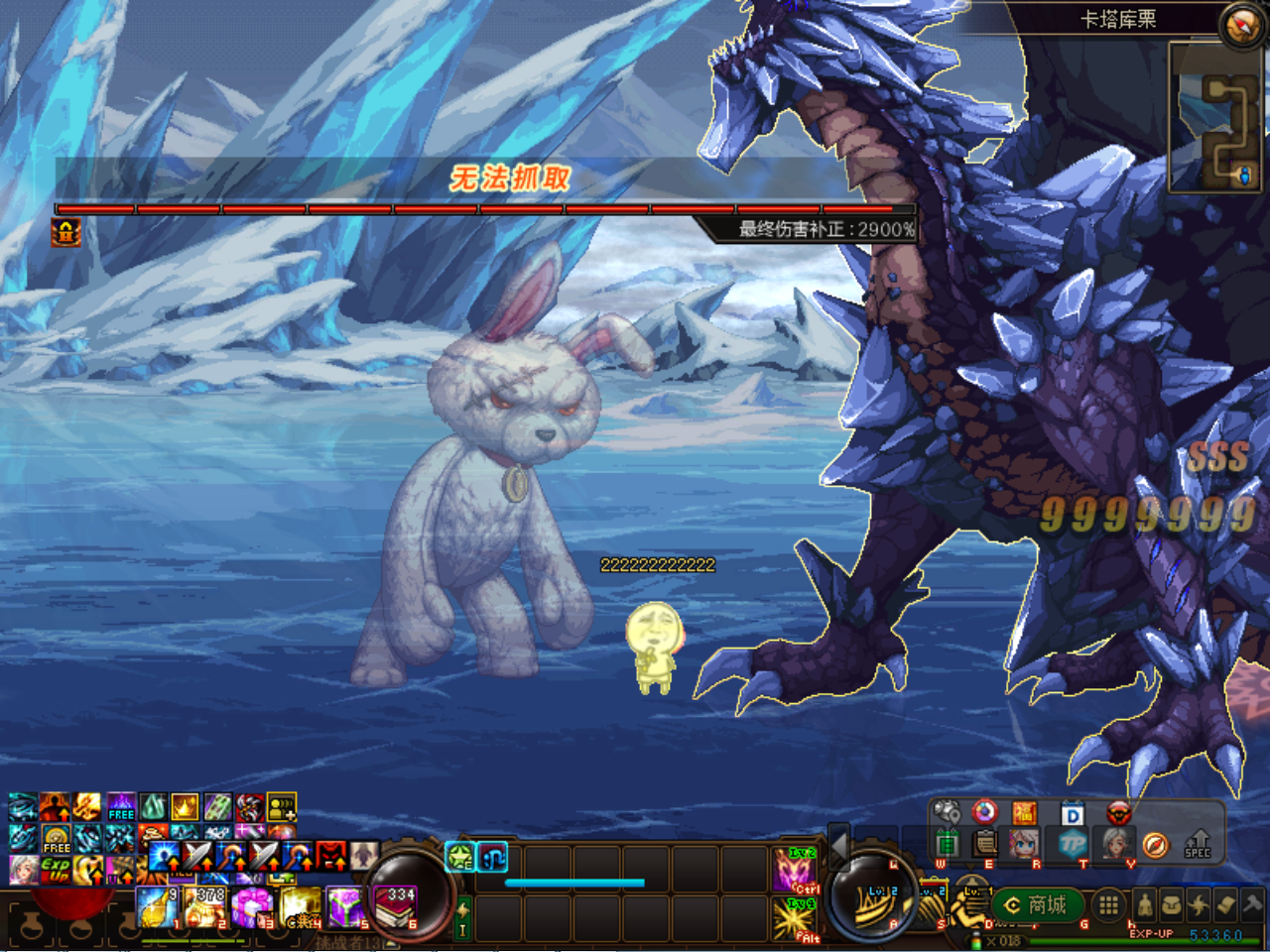1270x952 pixels.
Task: Click the orange compass icon in menu panel
Action: [x=1155, y=844]
